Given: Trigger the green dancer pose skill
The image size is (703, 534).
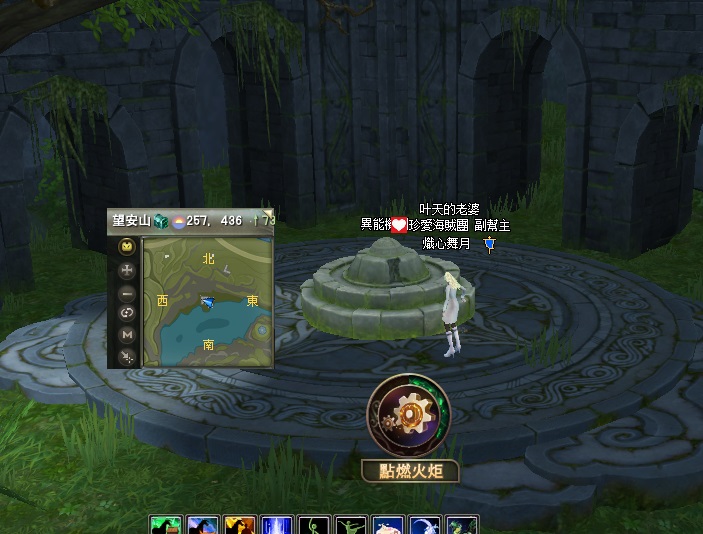Looking at the screenshot, I should pos(351,526).
